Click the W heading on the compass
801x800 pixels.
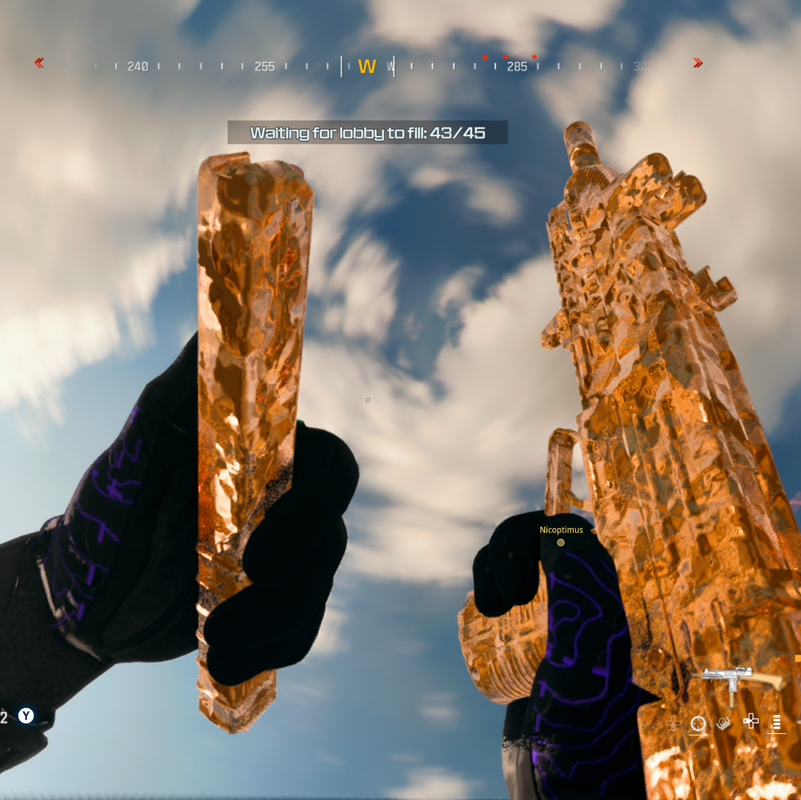tap(367, 67)
